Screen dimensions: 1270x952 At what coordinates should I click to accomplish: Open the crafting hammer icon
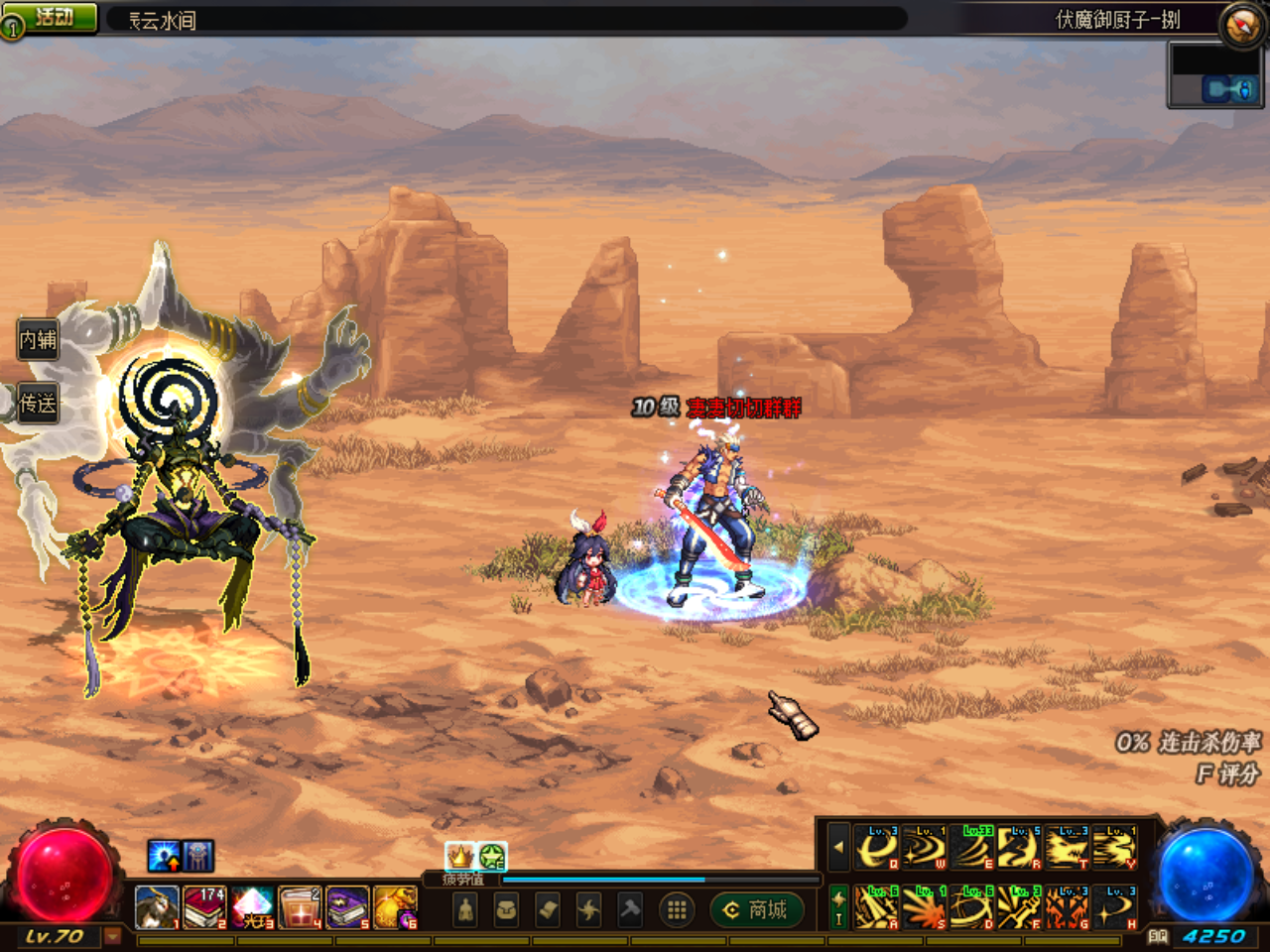pyautogui.click(x=630, y=909)
